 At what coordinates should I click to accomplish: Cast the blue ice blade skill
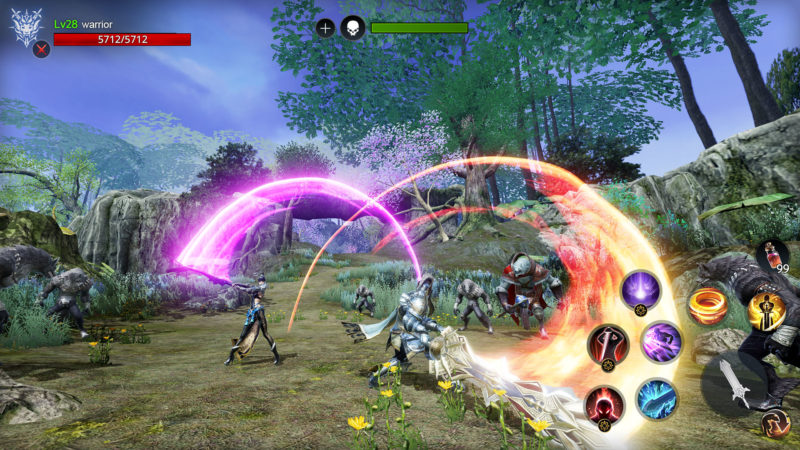pyautogui.click(x=657, y=398)
